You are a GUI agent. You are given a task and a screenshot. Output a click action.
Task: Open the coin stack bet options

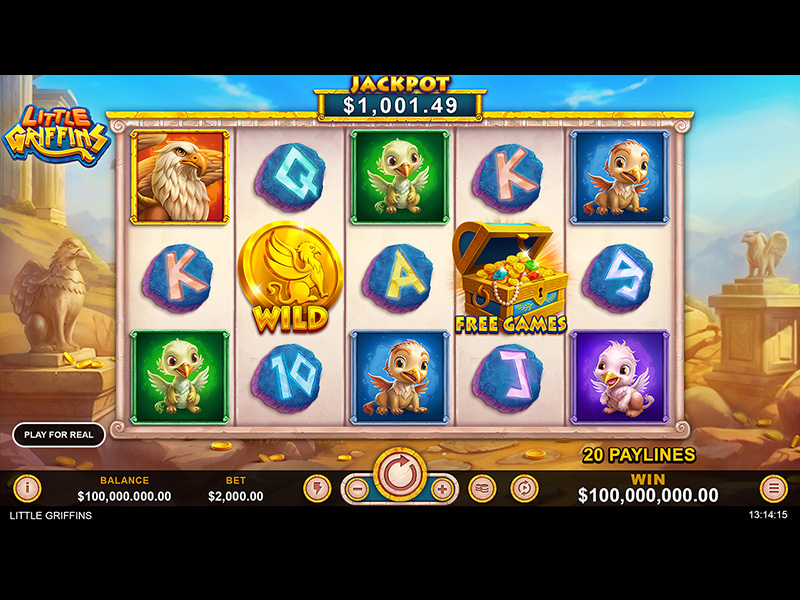pyautogui.click(x=482, y=489)
